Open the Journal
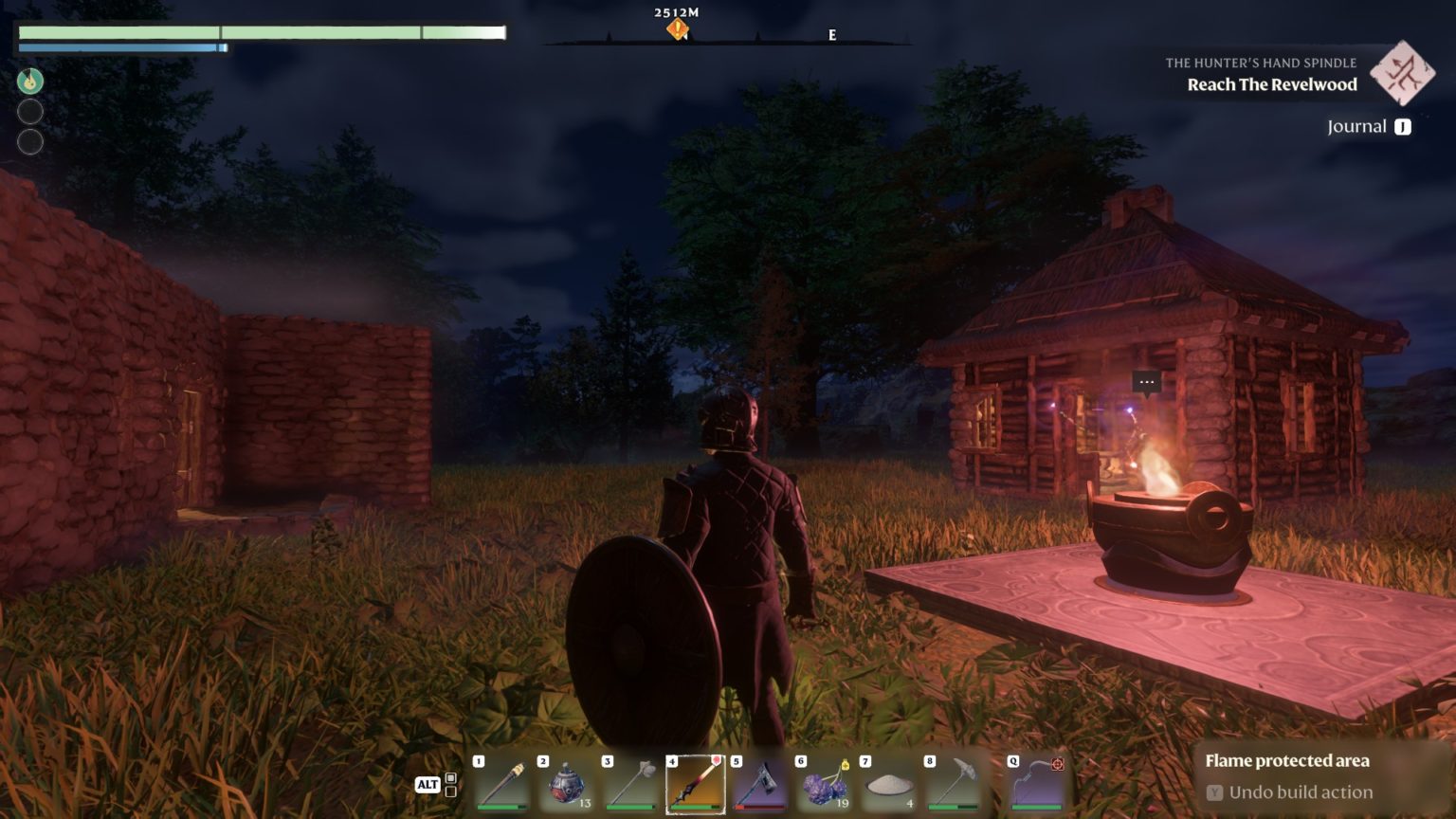 pyautogui.click(x=1369, y=126)
